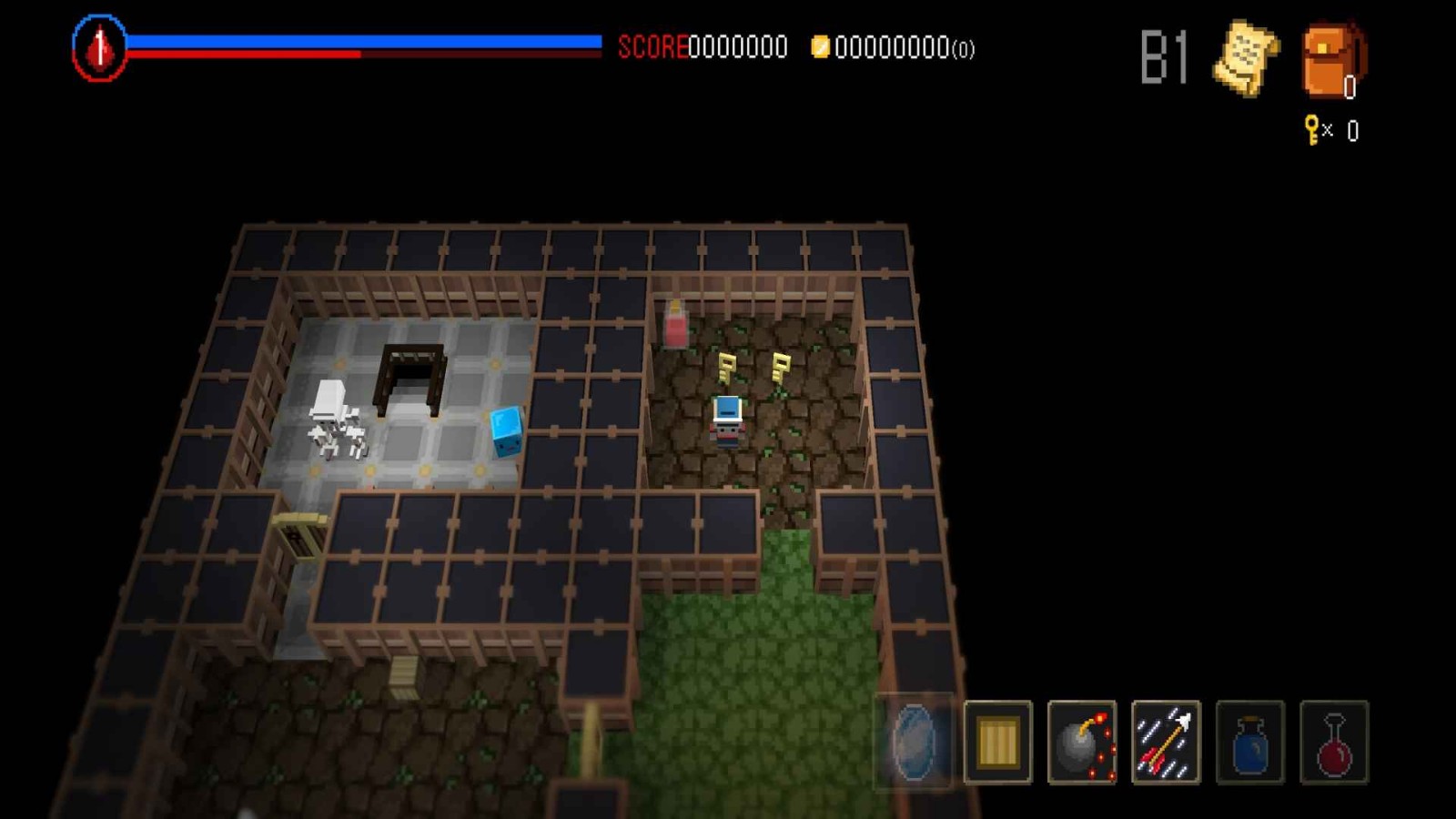Use the red potion flask

point(1334,742)
